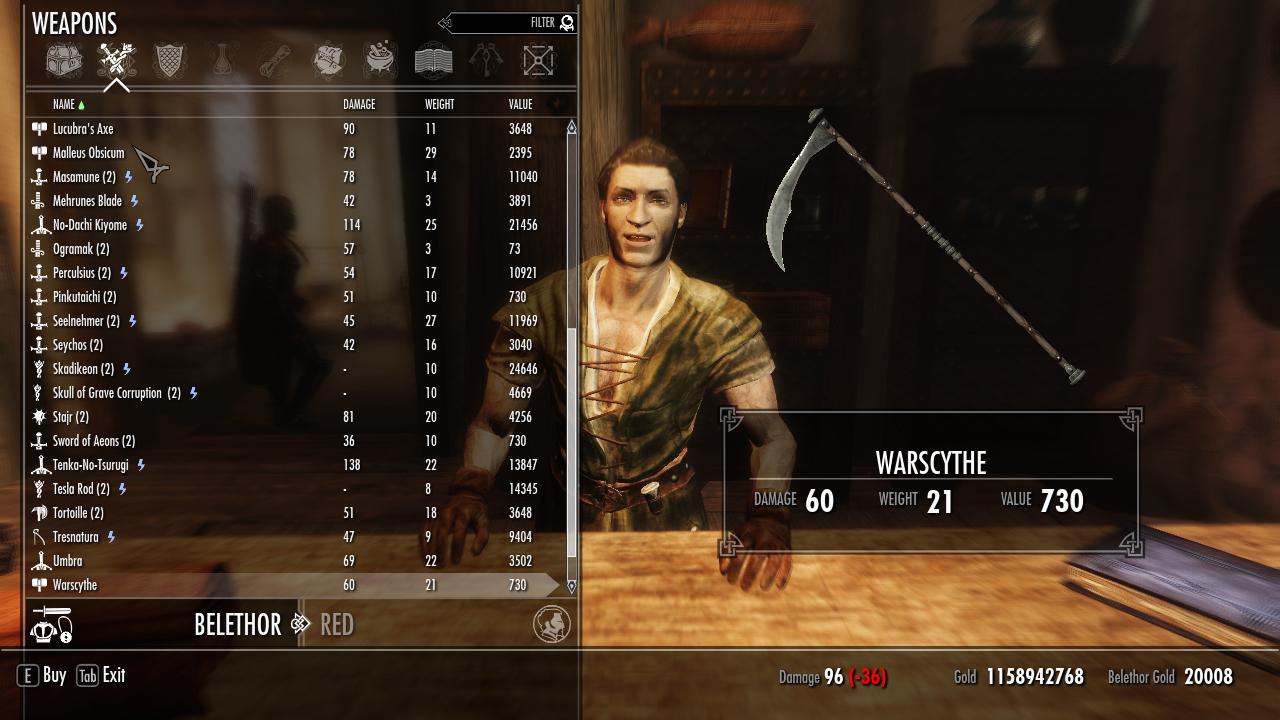Select Tenka-No-Tsurugi from the weapons list
Viewport: 1280px width, 720px height.
(x=91, y=465)
